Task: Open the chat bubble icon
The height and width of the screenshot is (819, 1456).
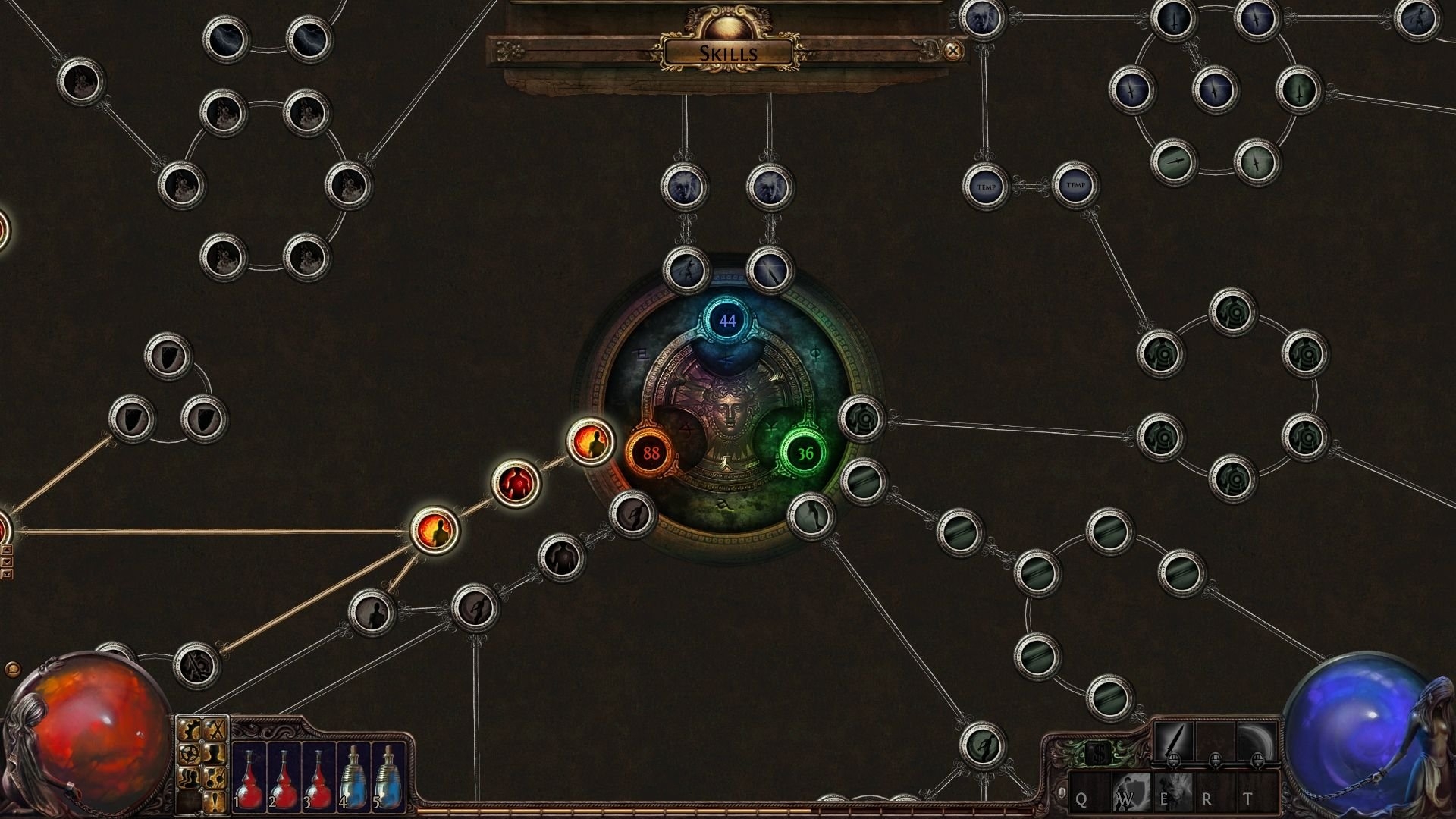Action: tap(11, 669)
